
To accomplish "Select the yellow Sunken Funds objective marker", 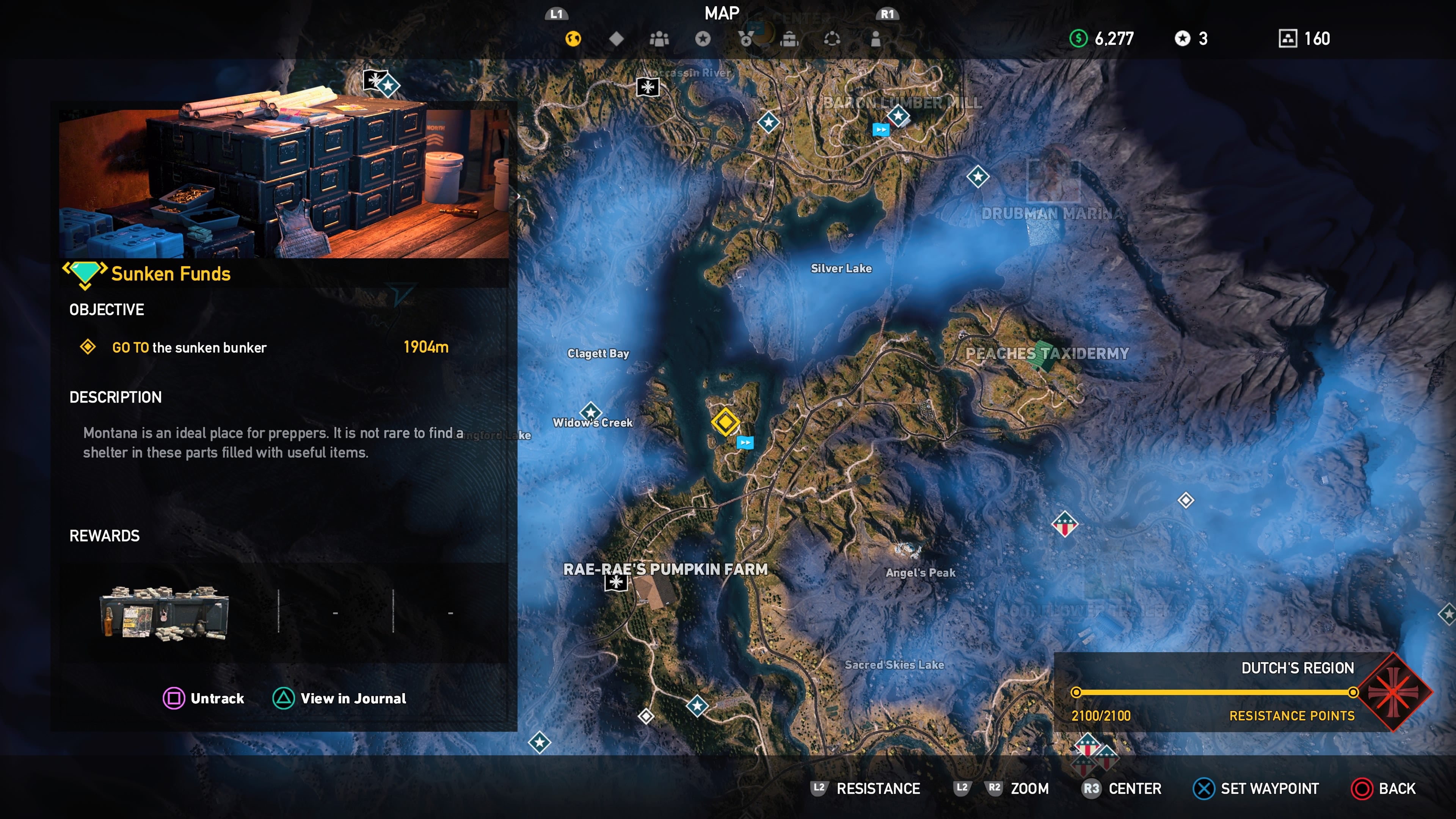I will click(726, 422).
